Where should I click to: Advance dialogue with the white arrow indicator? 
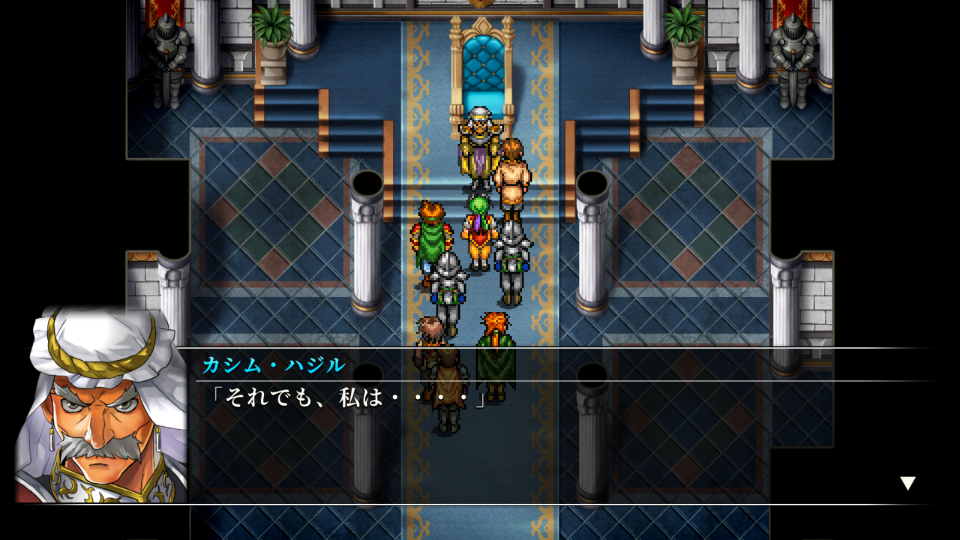(907, 483)
